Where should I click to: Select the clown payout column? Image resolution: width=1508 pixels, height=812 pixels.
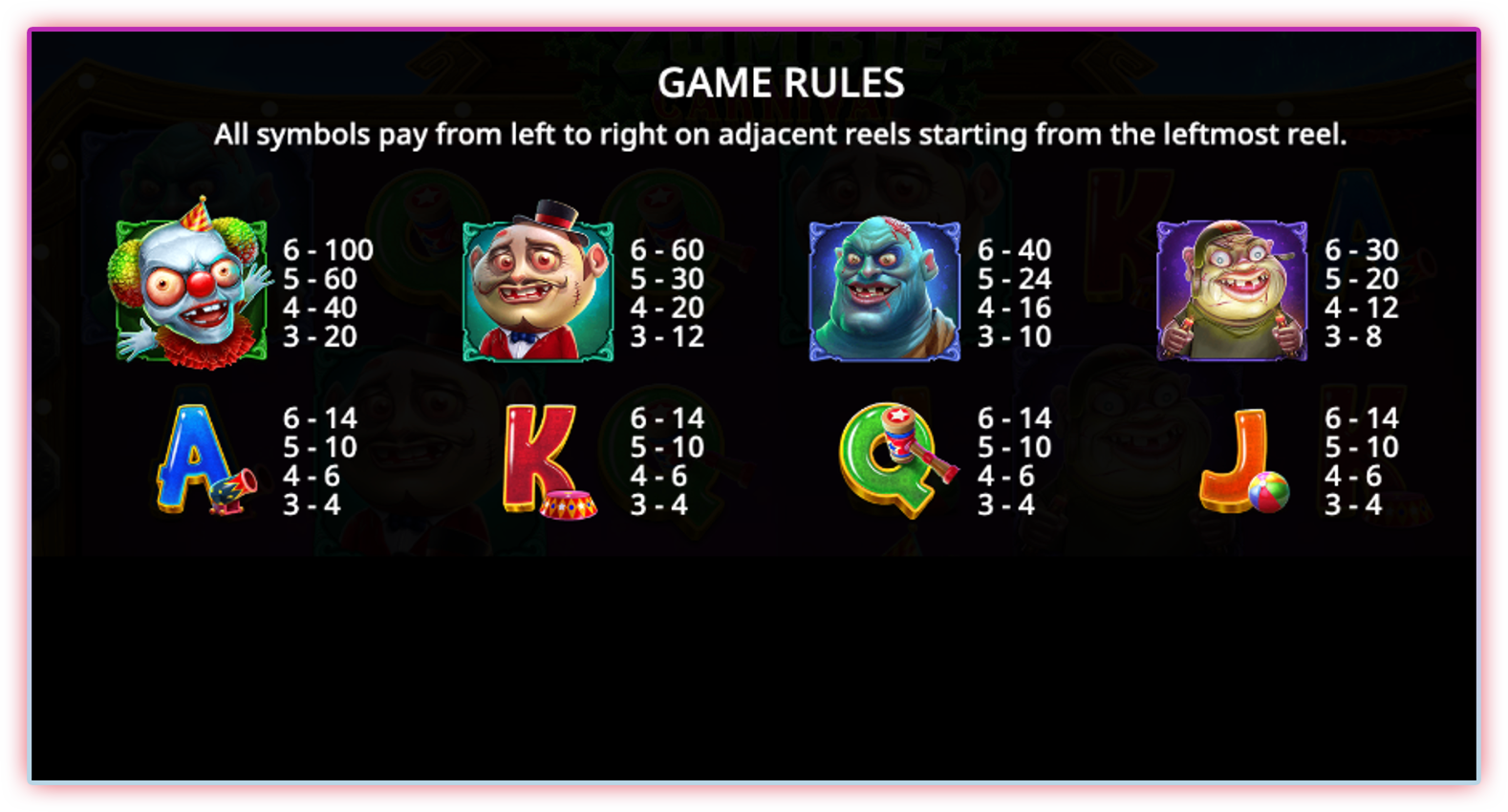coord(328,293)
